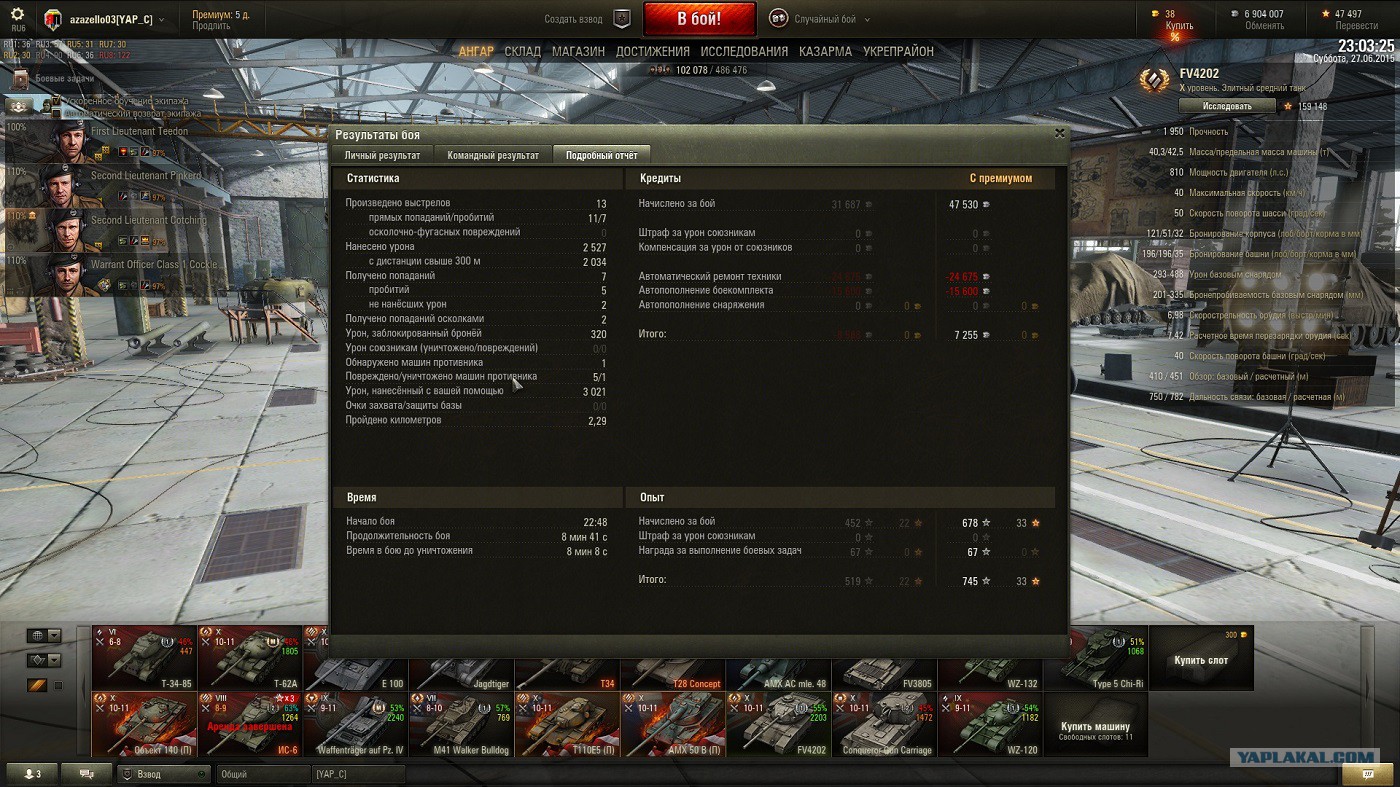This screenshot has width=1400, height=787.
Task: Select the Подробный отчёт tab
Action: 601,155
